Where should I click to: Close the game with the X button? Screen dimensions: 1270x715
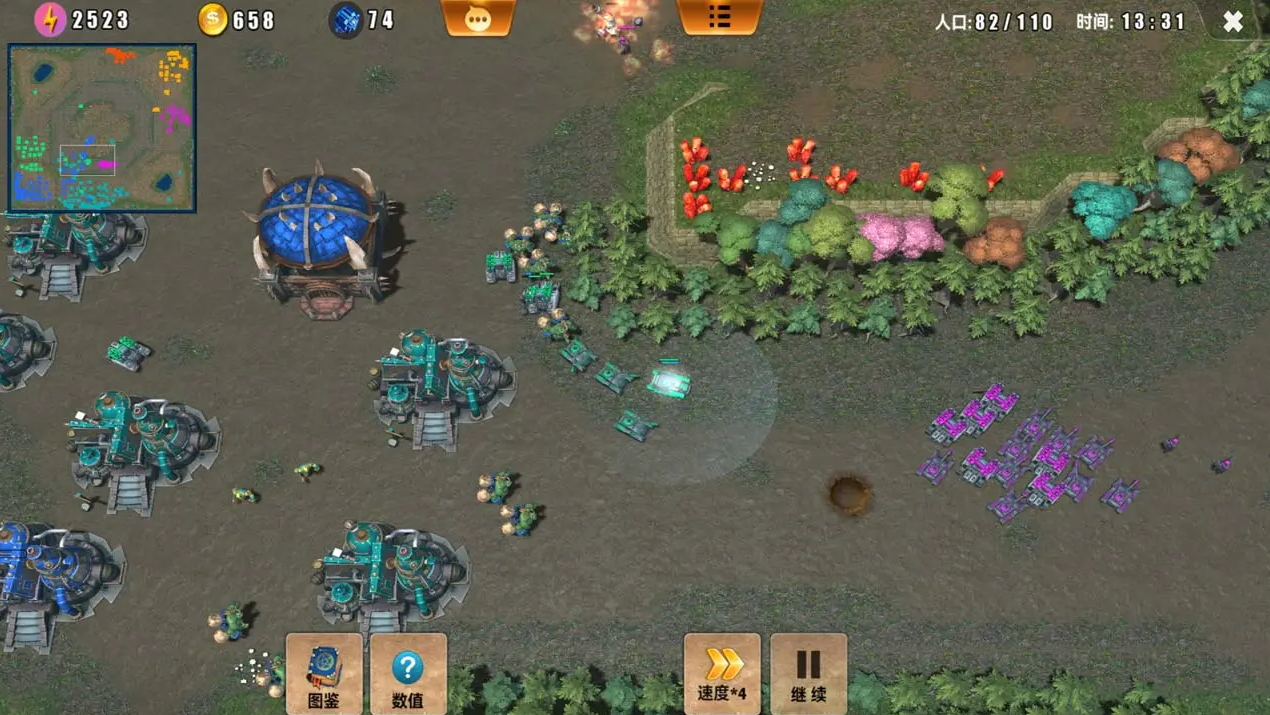[1233, 21]
